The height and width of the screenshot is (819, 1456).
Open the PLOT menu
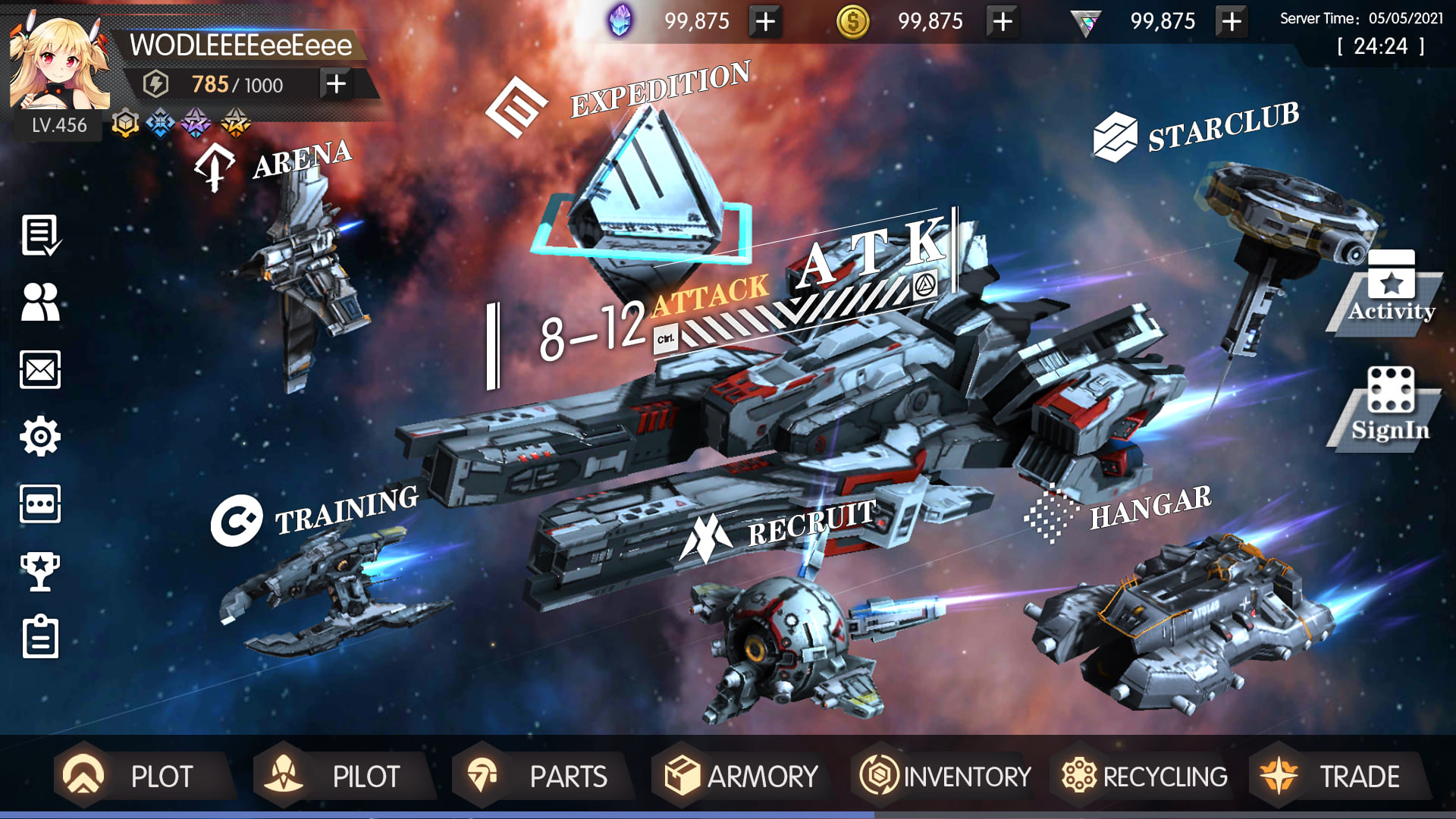coord(144,776)
